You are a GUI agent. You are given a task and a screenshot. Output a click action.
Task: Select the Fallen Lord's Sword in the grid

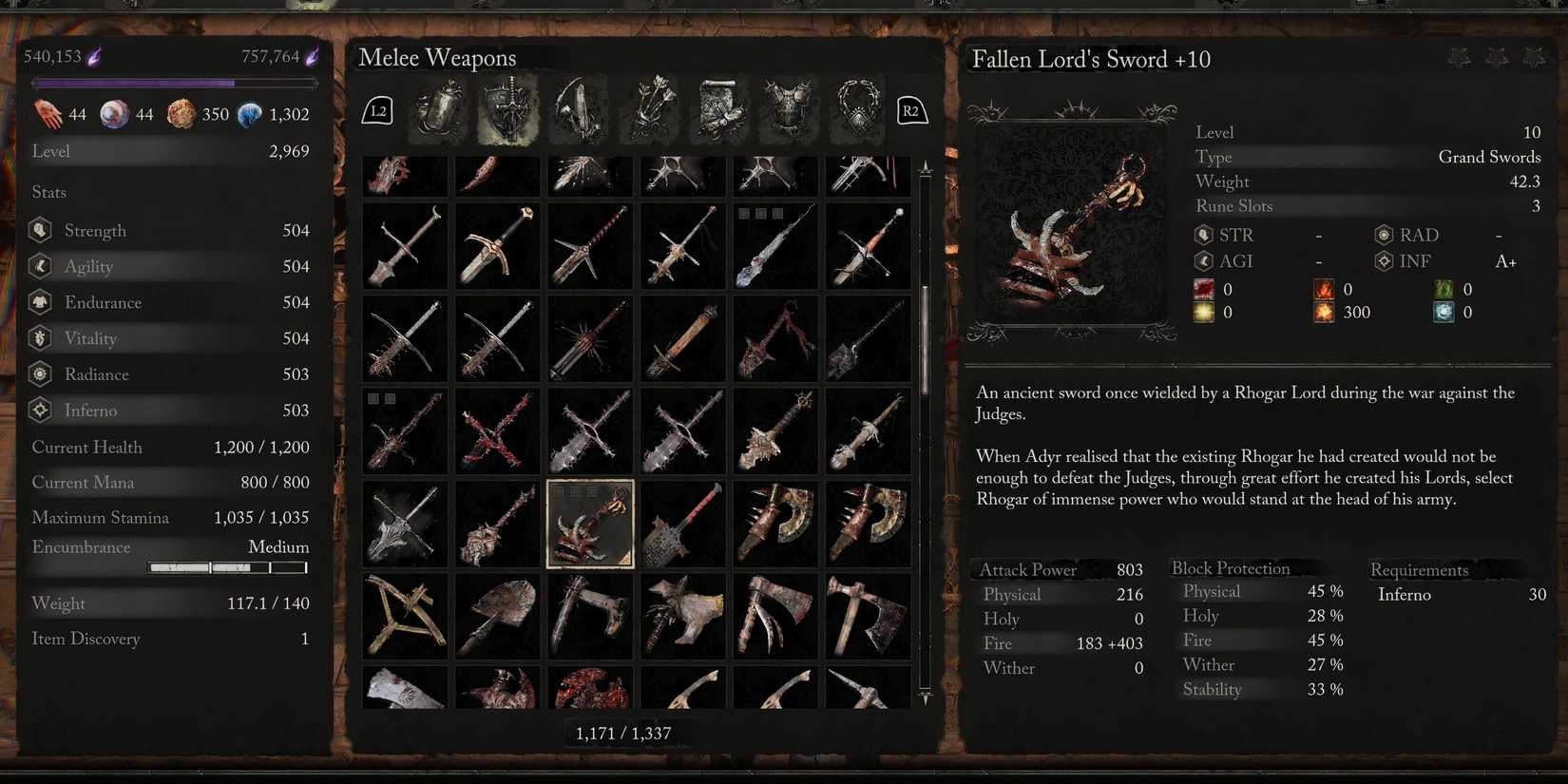point(589,524)
